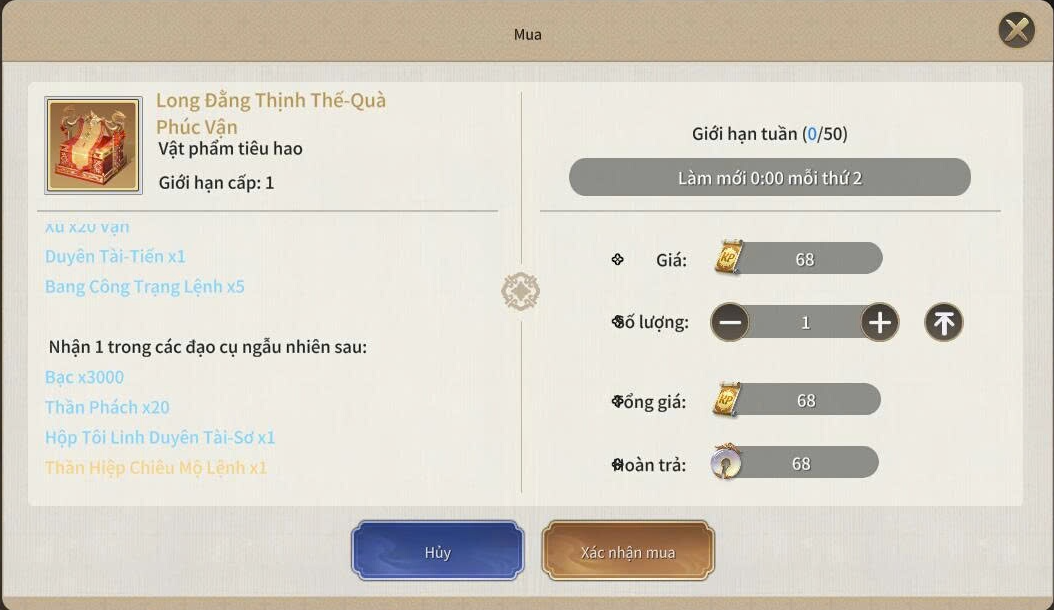Open Hộp Tôi Linh Duyên Tài-Sơ x1
Viewport: 1054px width, 610px height.
point(160,437)
